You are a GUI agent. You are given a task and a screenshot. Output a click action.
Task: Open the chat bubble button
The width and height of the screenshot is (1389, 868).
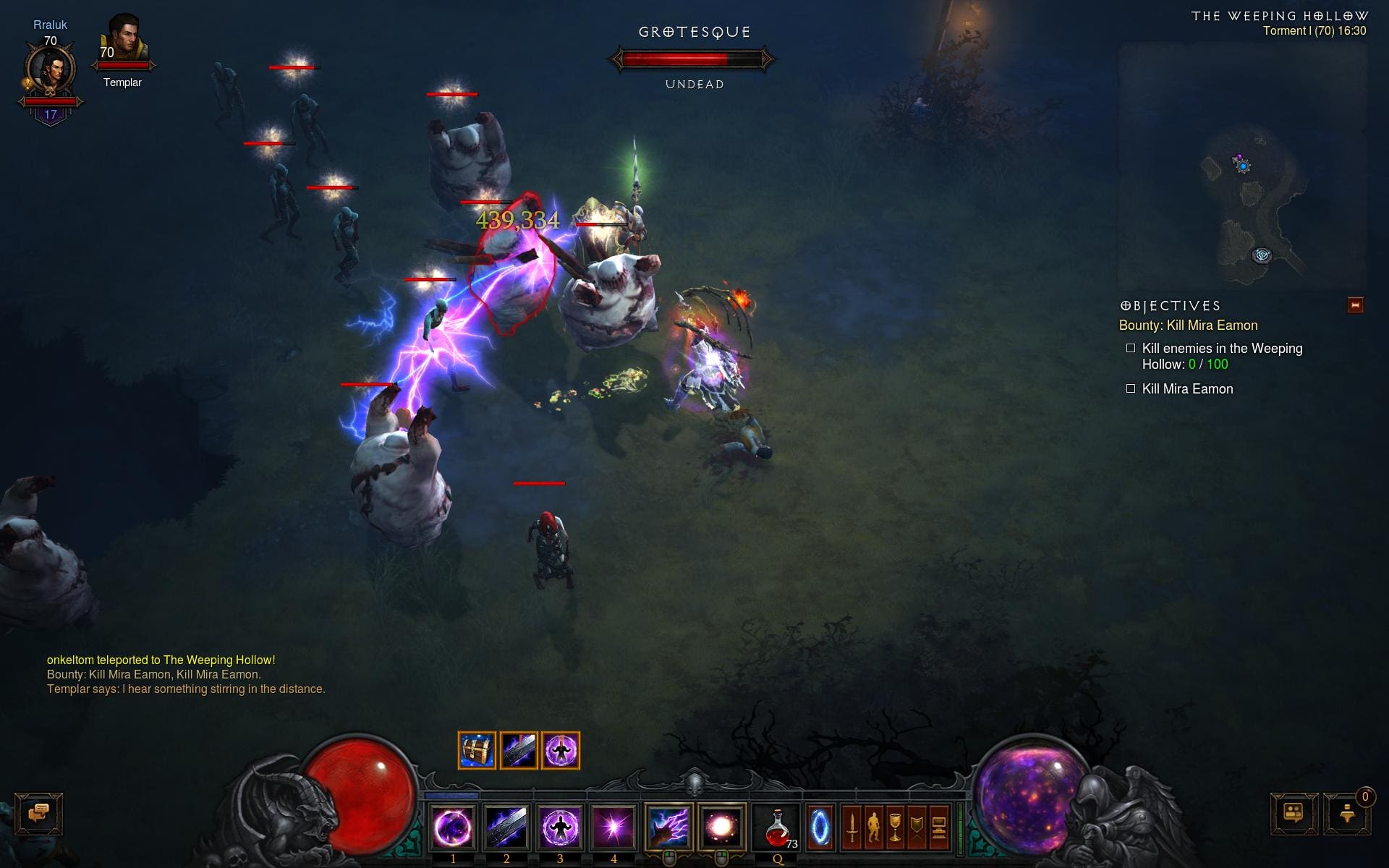tap(39, 814)
